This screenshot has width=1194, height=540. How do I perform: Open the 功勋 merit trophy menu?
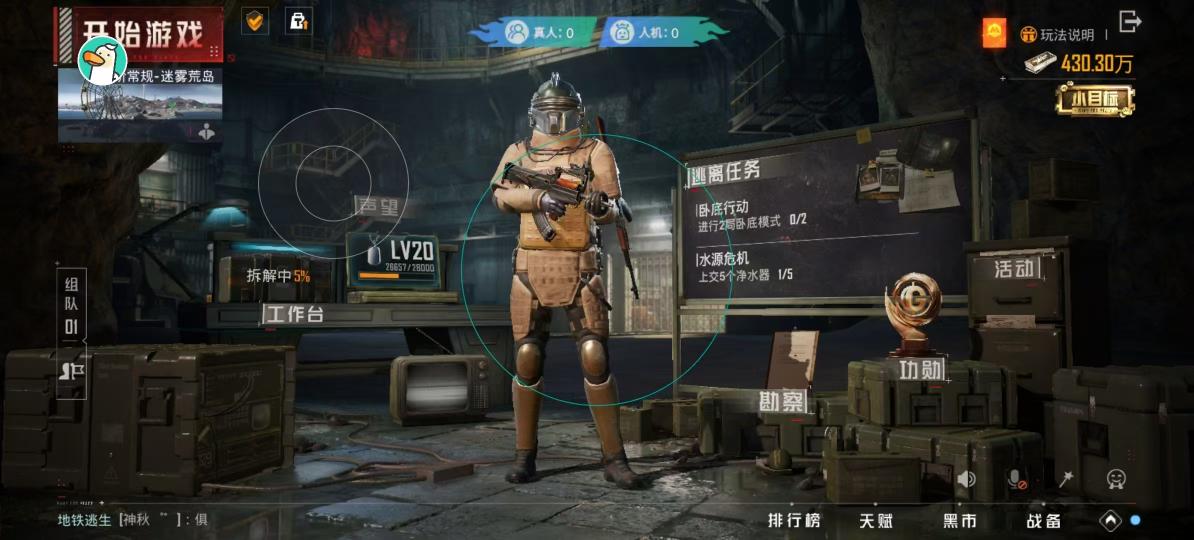click(920, 369)
